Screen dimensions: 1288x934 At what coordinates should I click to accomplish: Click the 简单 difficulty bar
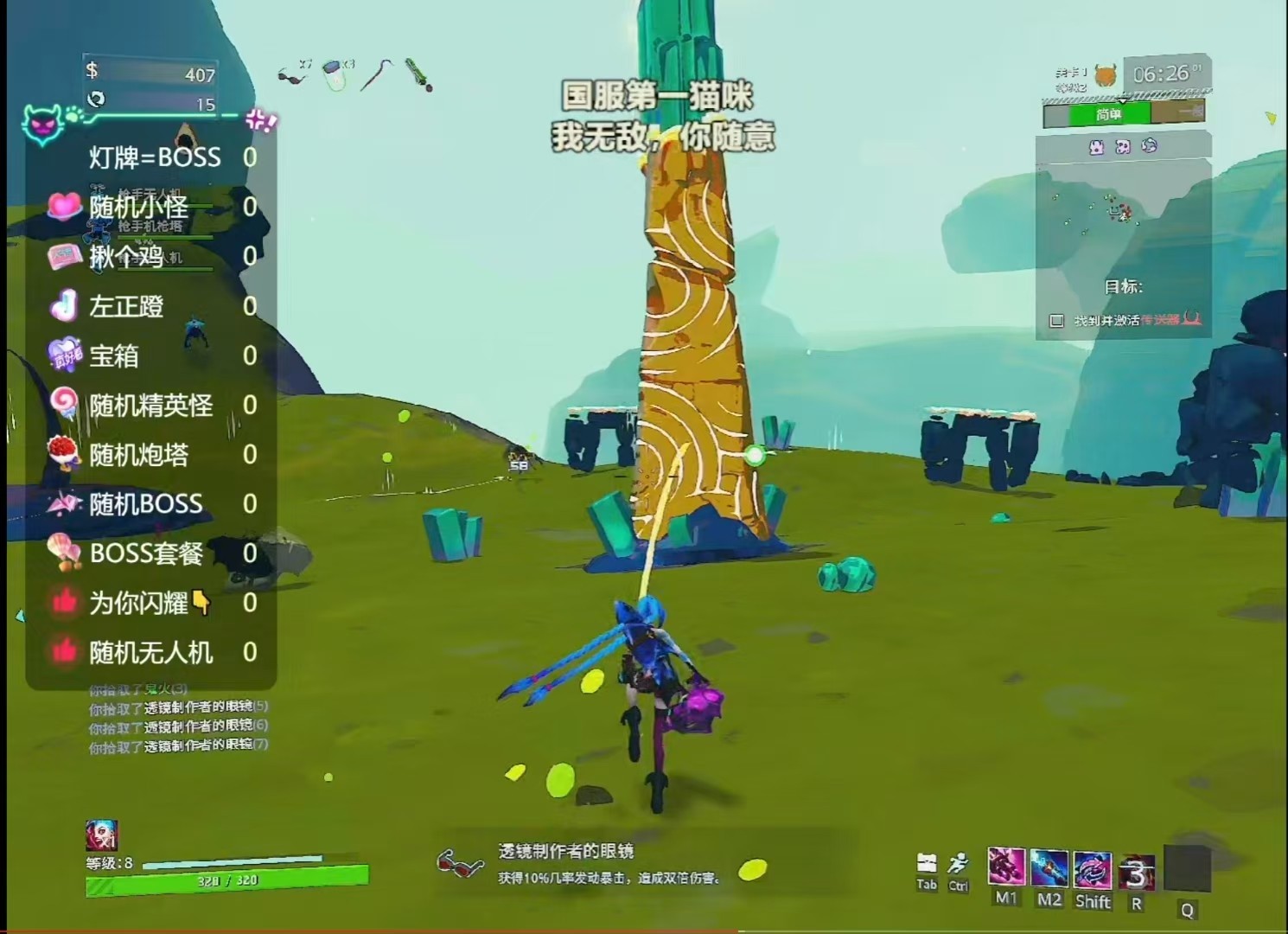point(1109,114)
